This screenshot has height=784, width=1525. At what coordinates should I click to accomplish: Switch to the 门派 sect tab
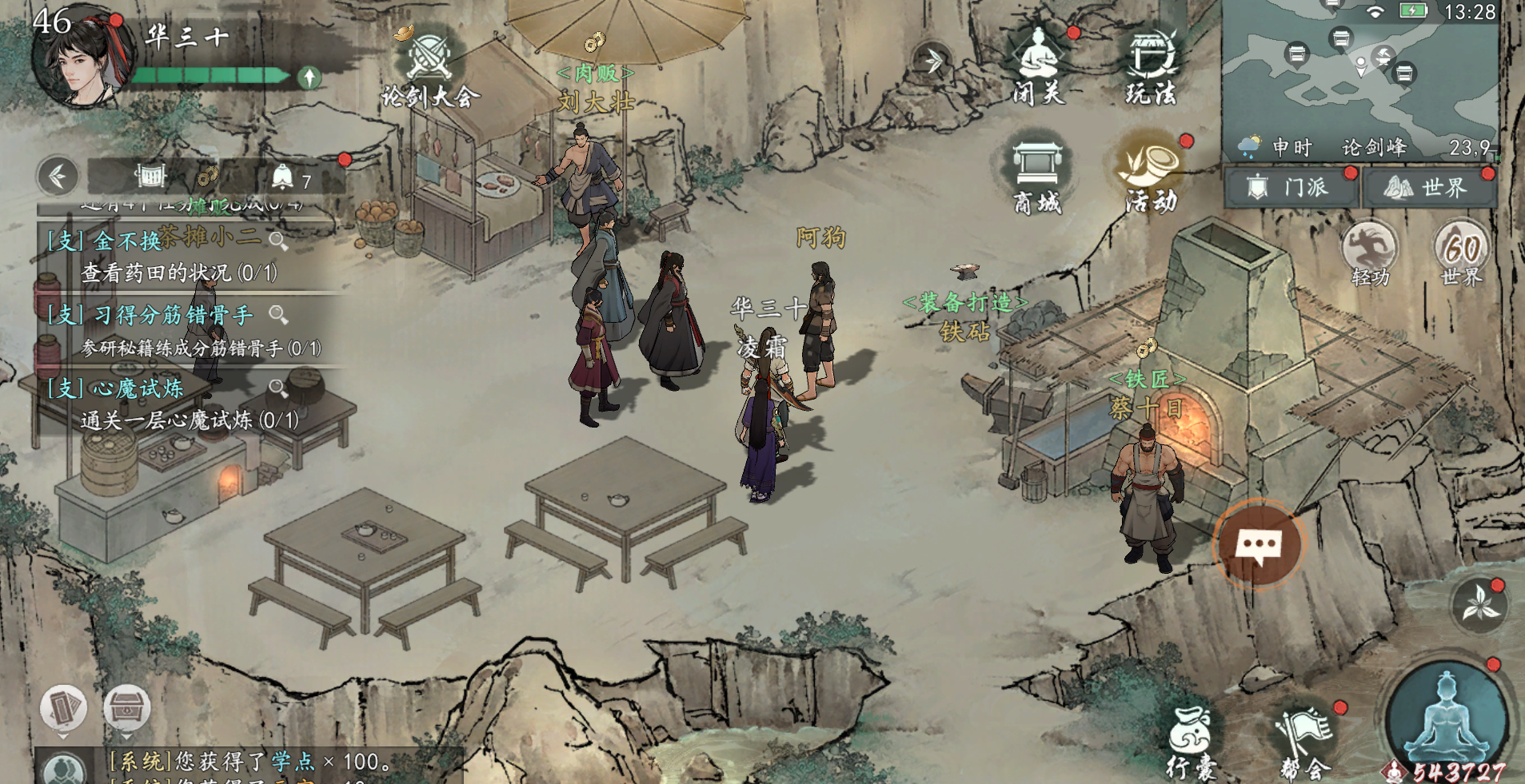[x=1290, y=188]
